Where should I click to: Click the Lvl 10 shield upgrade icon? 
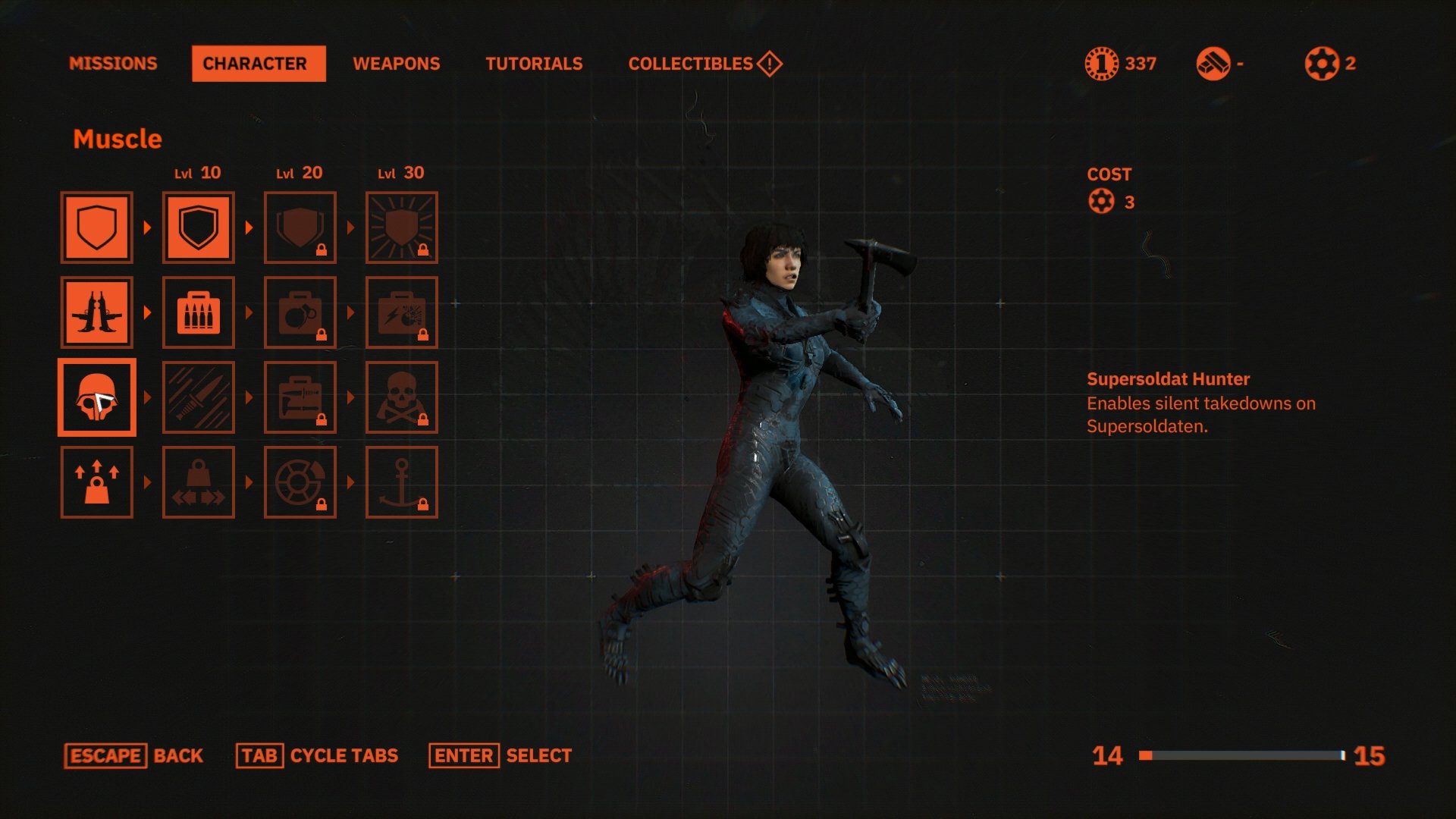pyautogui.click(x=198, y=227)
